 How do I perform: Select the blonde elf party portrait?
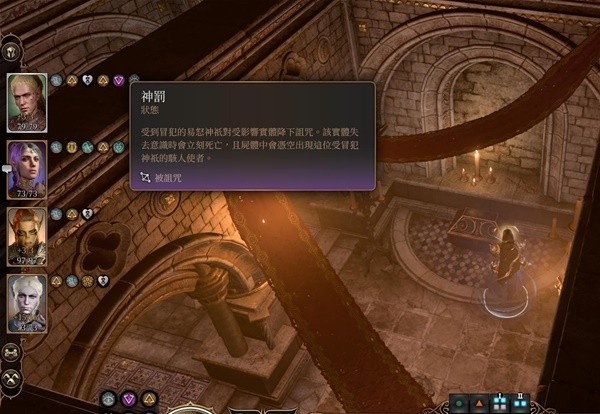(x=26, y=101)
